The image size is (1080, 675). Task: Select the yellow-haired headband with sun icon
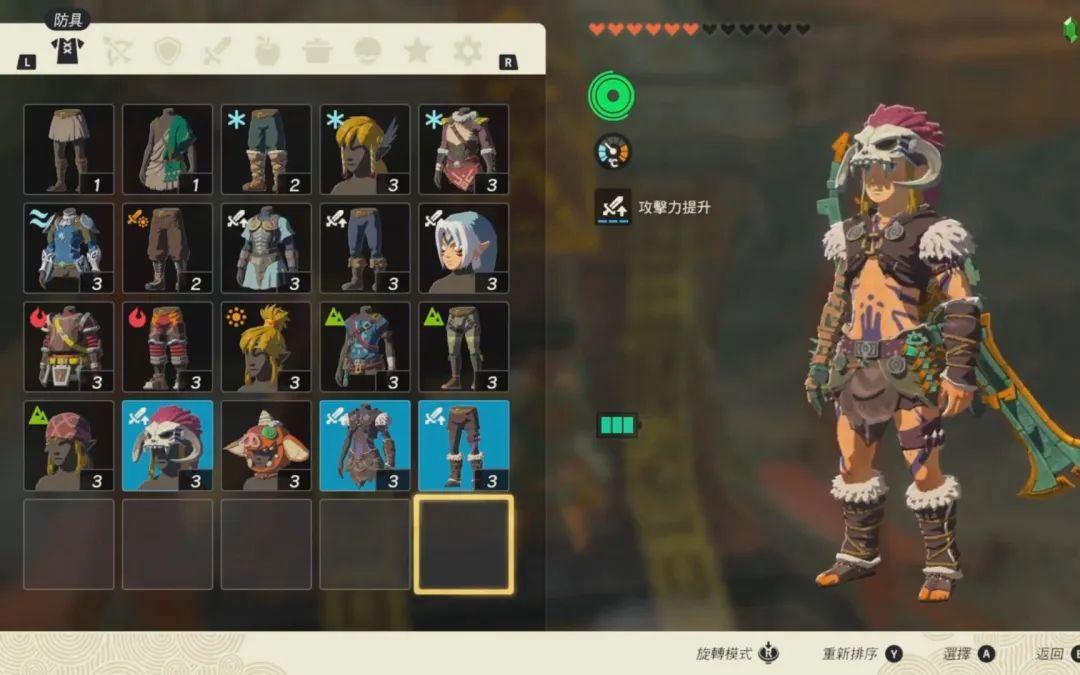(x=266, y=347)
